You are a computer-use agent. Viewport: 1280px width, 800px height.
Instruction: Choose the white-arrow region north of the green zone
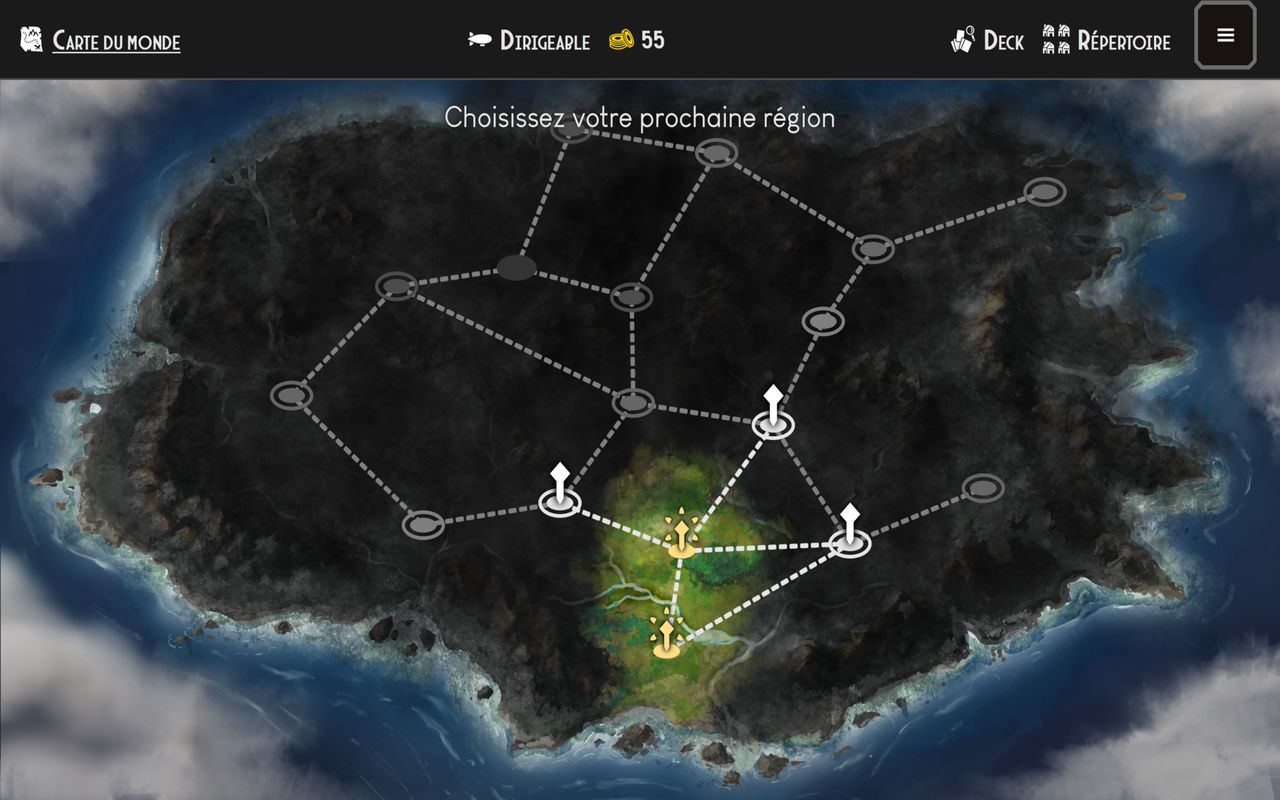point(773,422)
